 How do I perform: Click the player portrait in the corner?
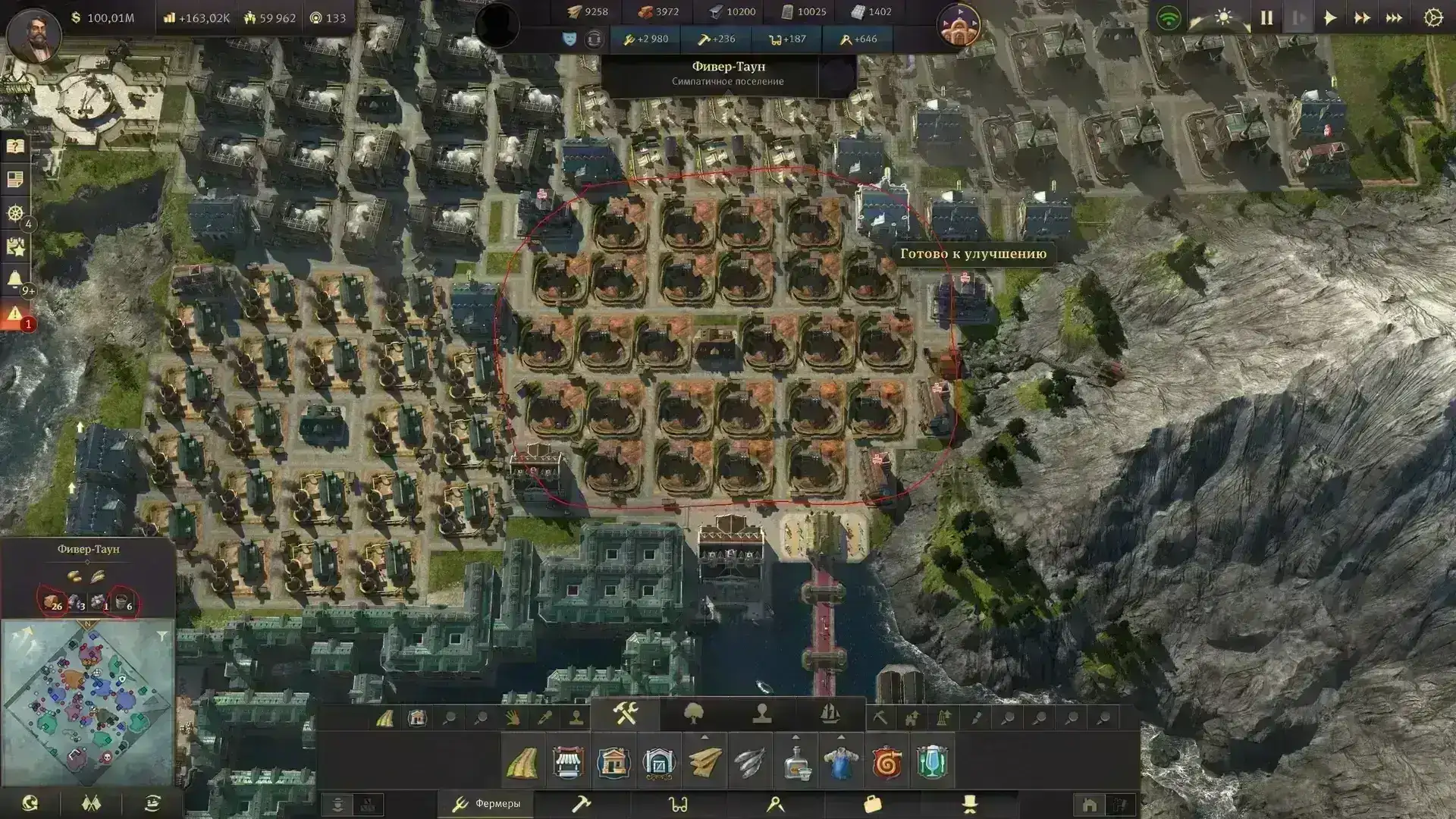[x=34, y=36]
